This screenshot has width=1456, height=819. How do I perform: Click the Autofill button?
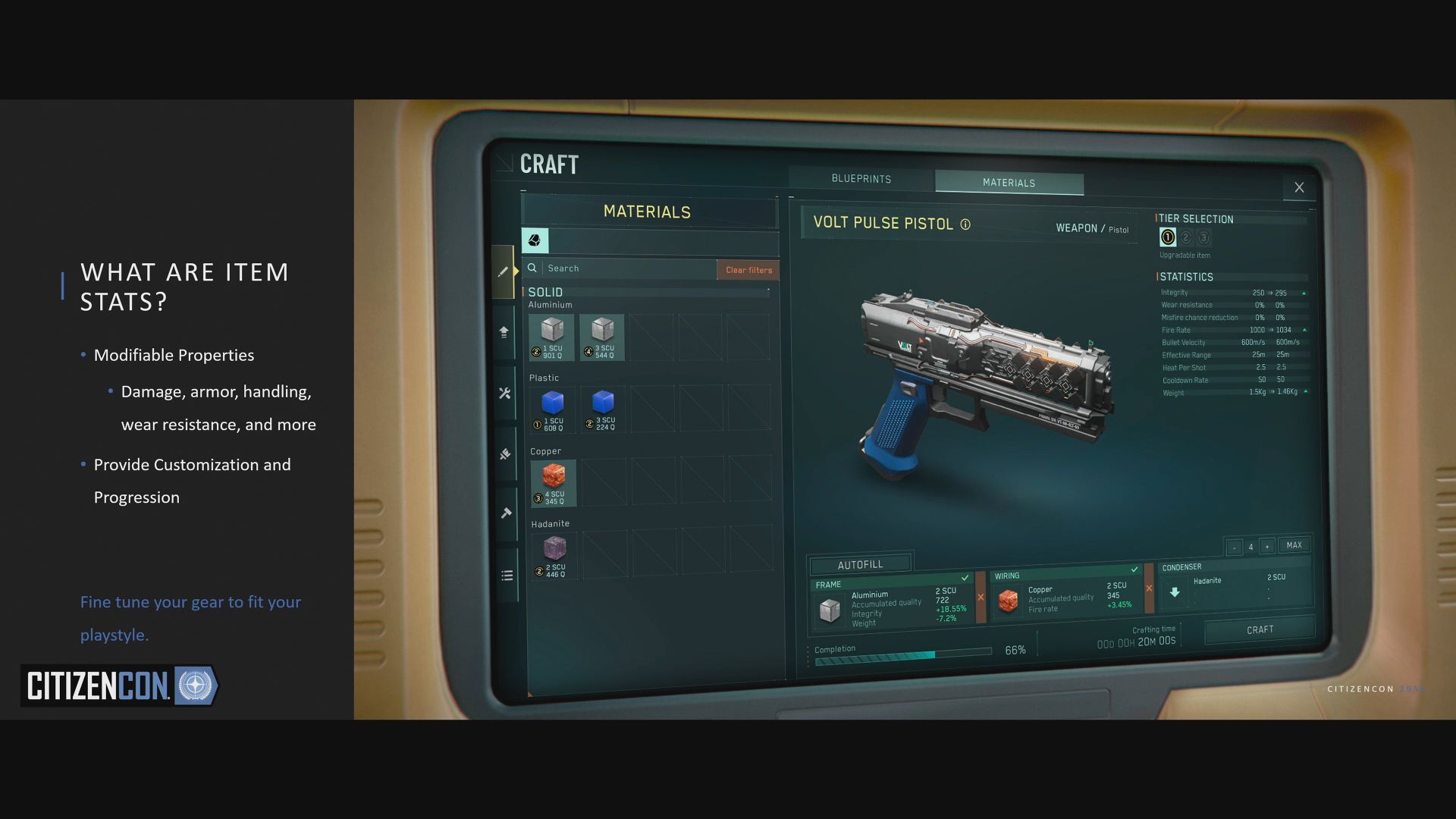pyautogui.click(x=860, y=565)
